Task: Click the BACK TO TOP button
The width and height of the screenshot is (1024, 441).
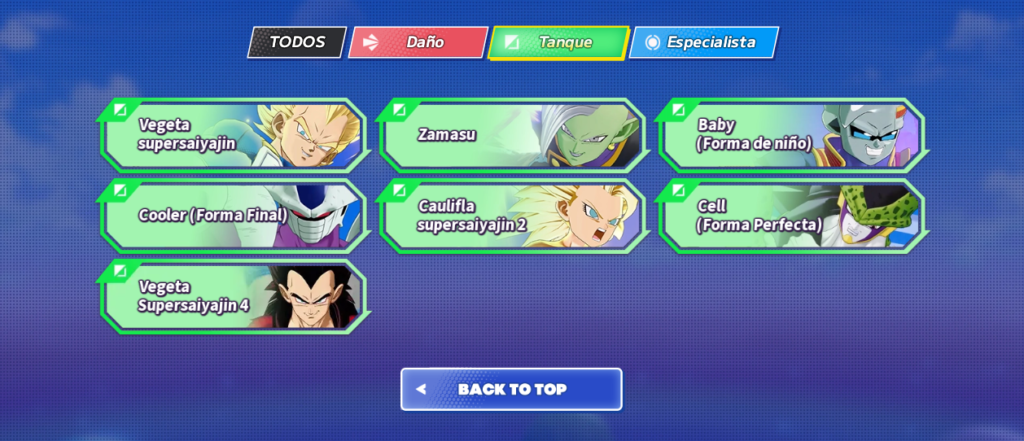Action: [x=511, y=389]
